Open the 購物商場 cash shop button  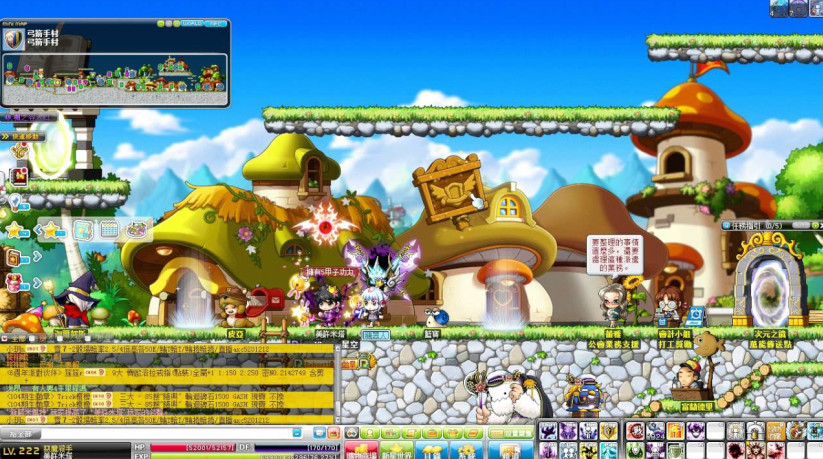(362, 451)
